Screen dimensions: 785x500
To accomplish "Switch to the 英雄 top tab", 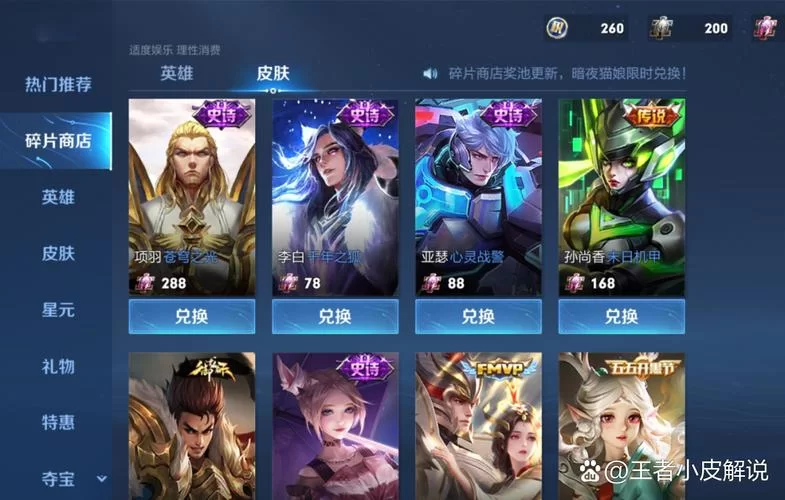I will pos(177,73).
